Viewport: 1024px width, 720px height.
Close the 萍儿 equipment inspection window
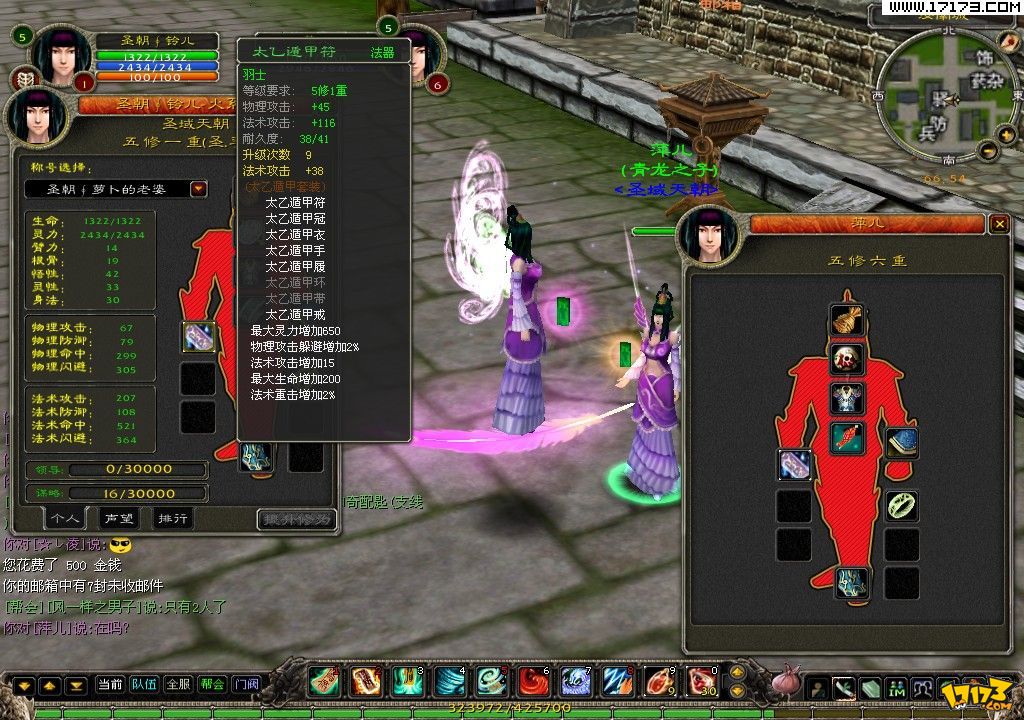tap(998, 225)
